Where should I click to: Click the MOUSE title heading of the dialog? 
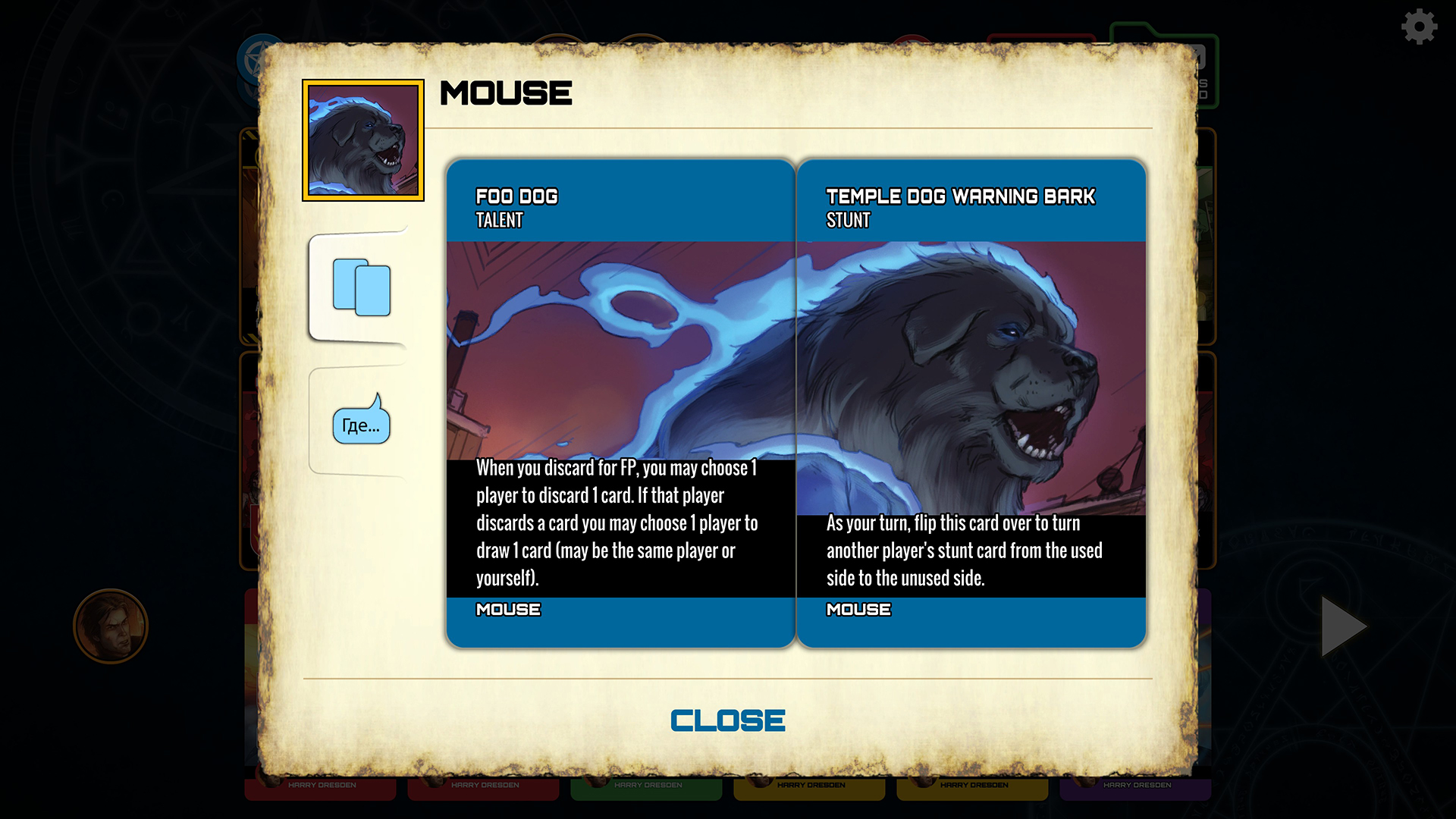[x=506, y=93]
